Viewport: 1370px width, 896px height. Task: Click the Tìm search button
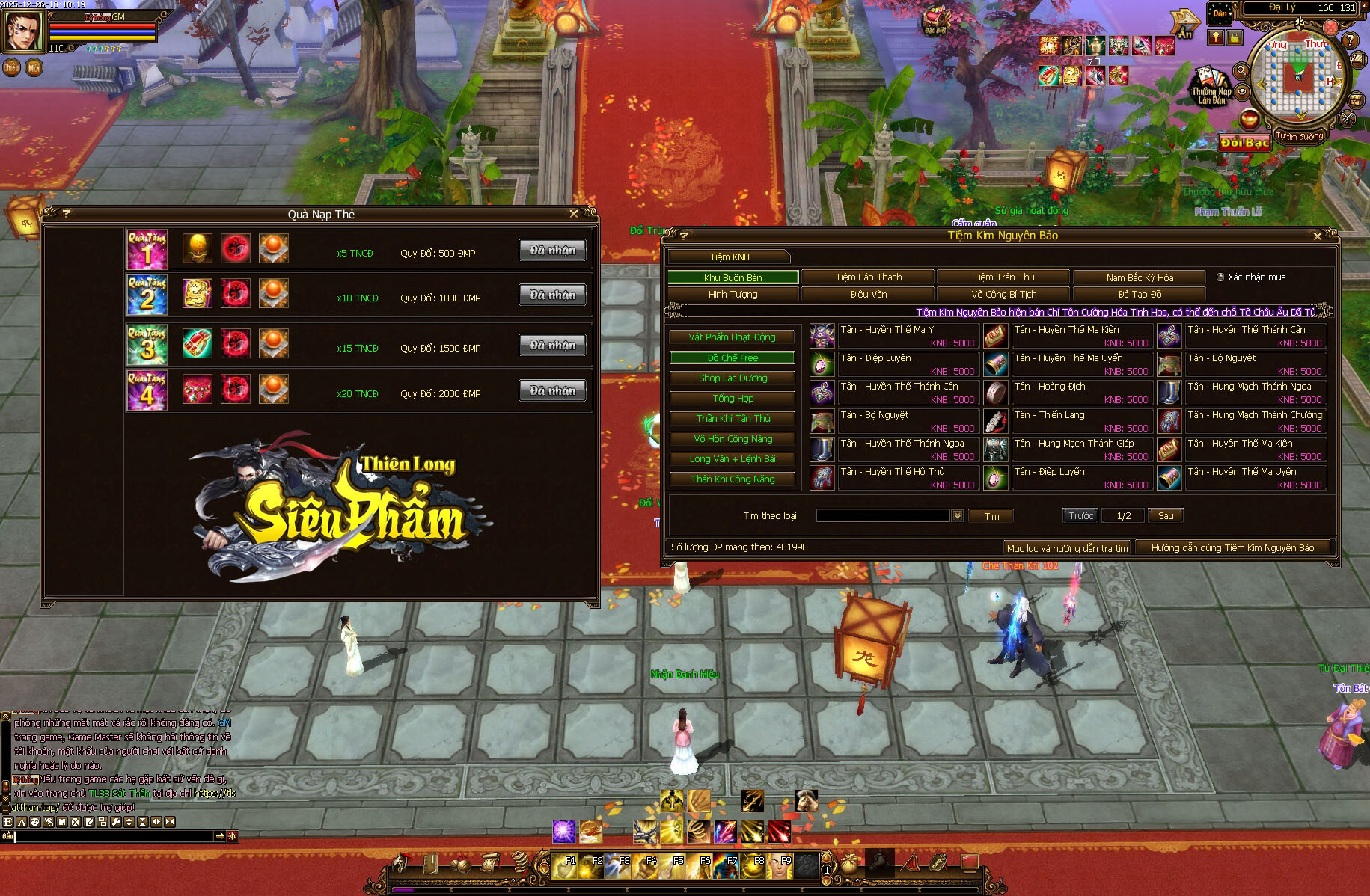[x=991, y=516]
